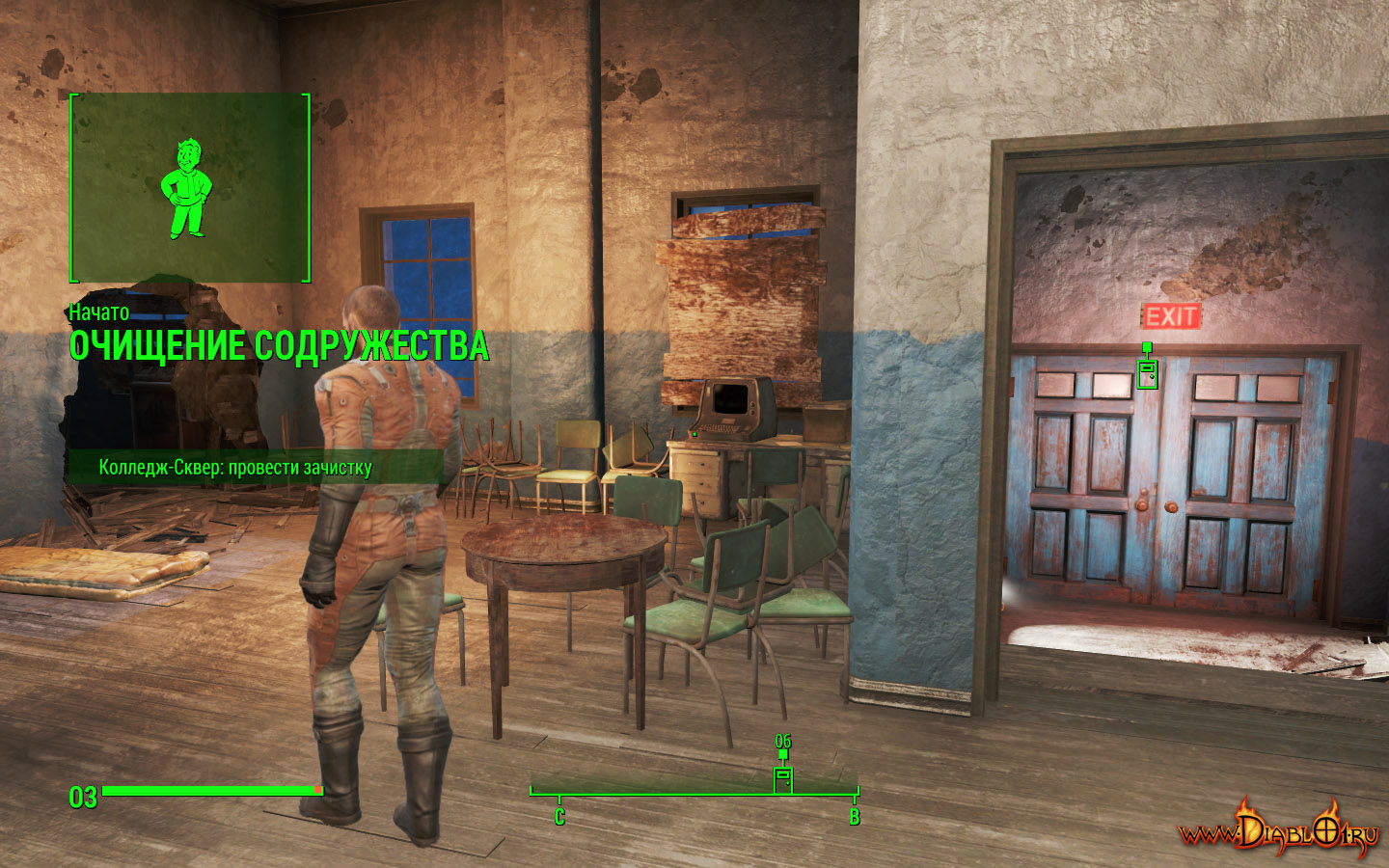Click the quest marker floating under EXIT sign

click(1147, 372)
